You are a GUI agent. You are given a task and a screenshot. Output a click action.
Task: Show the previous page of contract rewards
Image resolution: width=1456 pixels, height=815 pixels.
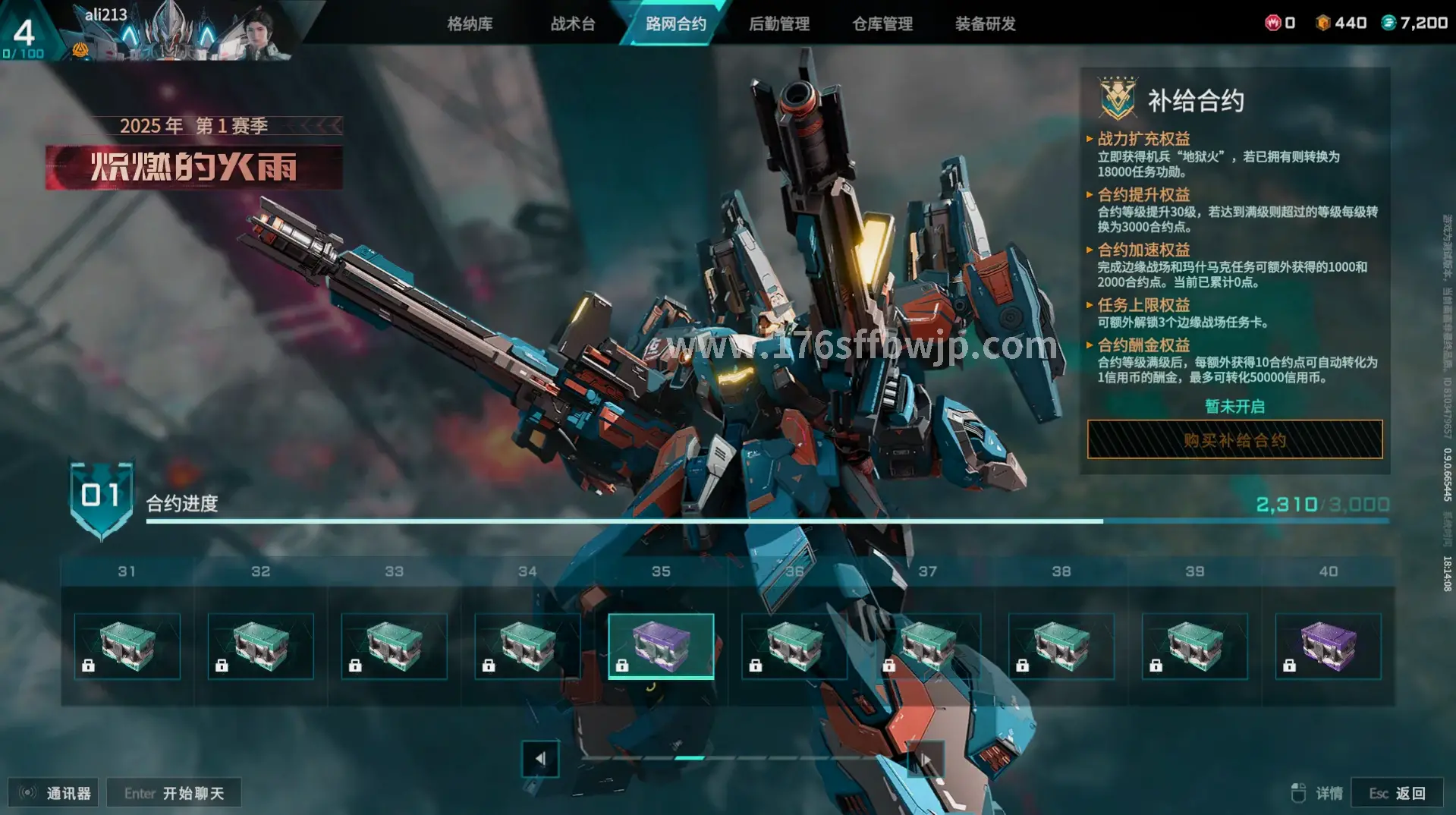(x=540, y=758)
